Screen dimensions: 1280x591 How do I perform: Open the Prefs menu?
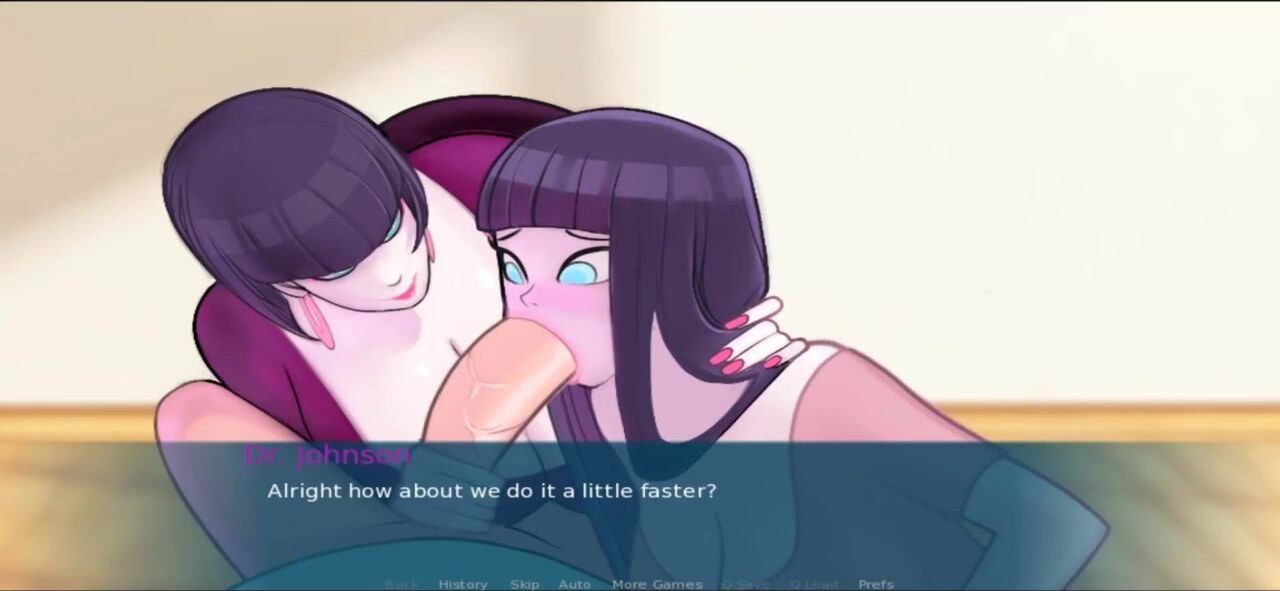coord(876,584)
